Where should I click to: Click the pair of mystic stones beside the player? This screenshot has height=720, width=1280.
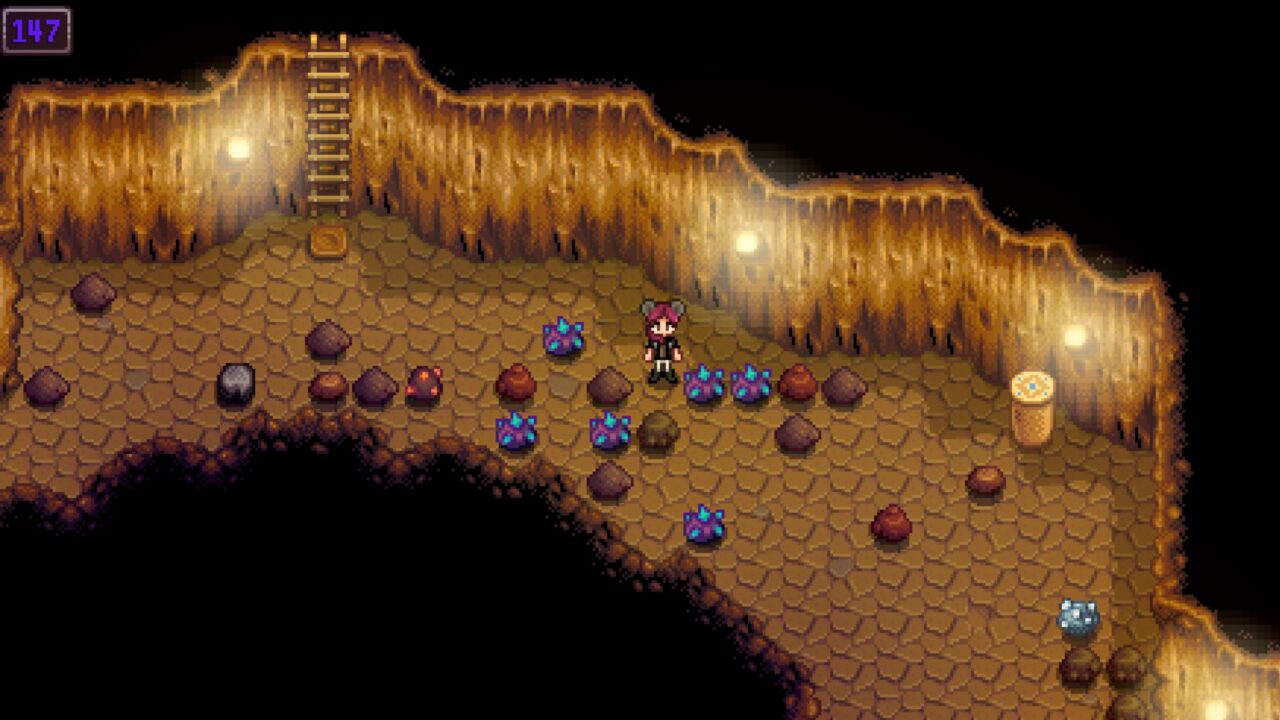click(x=725, y=385)
